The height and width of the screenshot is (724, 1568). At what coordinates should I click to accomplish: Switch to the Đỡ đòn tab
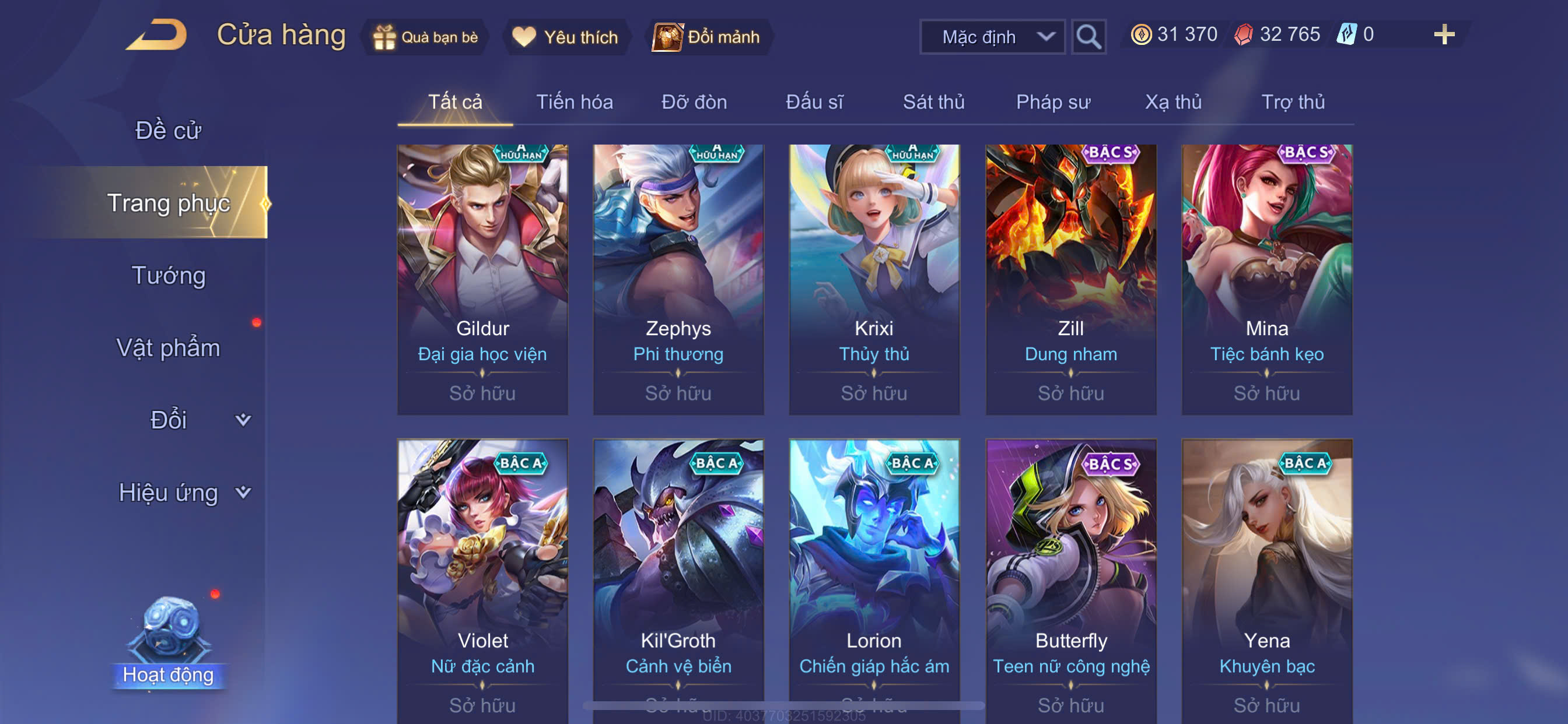pos(694,101)
